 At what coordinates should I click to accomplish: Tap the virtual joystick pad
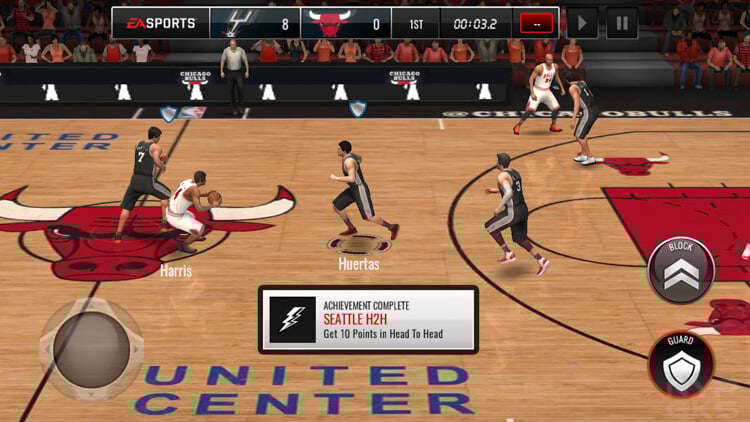tap(90, 345)
